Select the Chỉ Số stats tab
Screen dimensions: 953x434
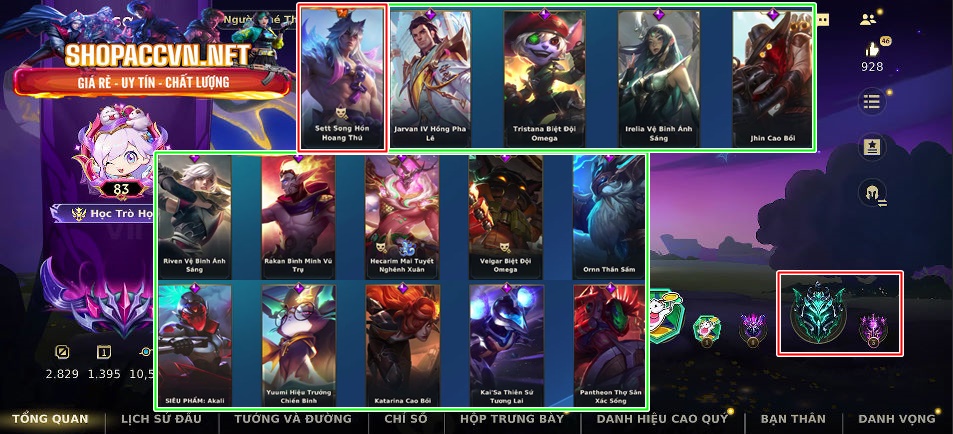[406, 419]
